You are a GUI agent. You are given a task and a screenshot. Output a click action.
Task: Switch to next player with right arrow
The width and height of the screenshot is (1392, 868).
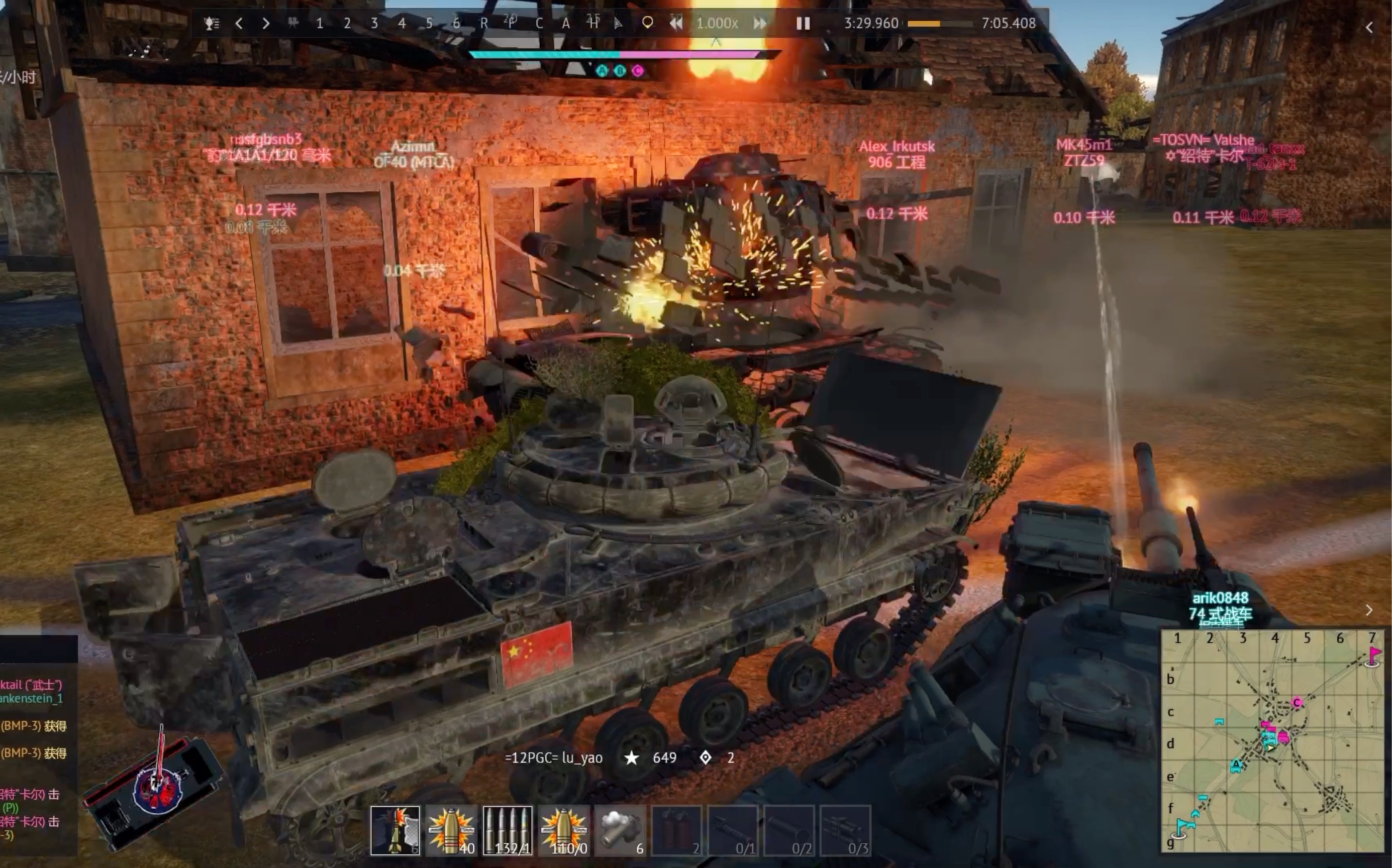click(265, 24)
